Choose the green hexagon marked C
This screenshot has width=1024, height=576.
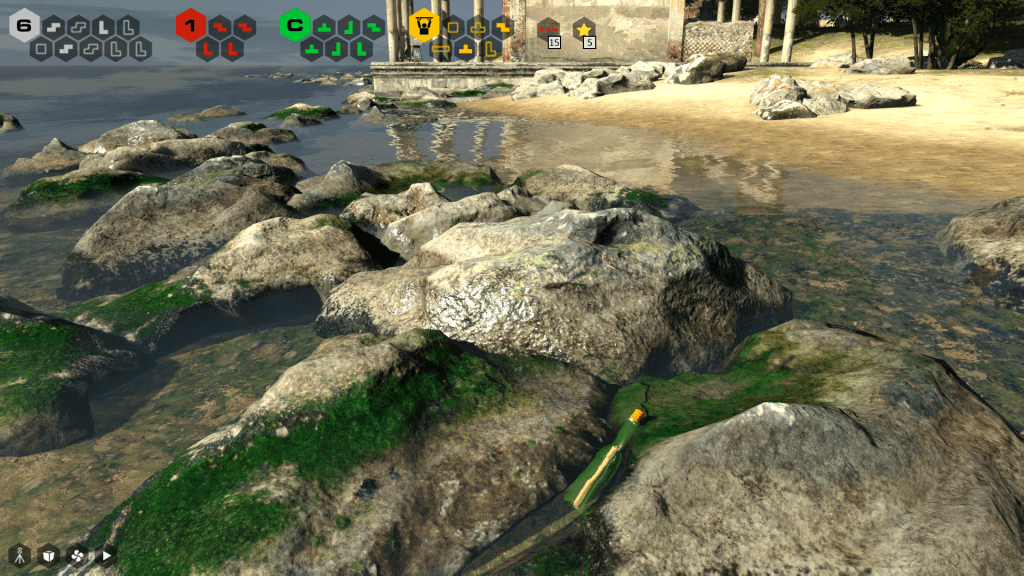coord(295,25)
